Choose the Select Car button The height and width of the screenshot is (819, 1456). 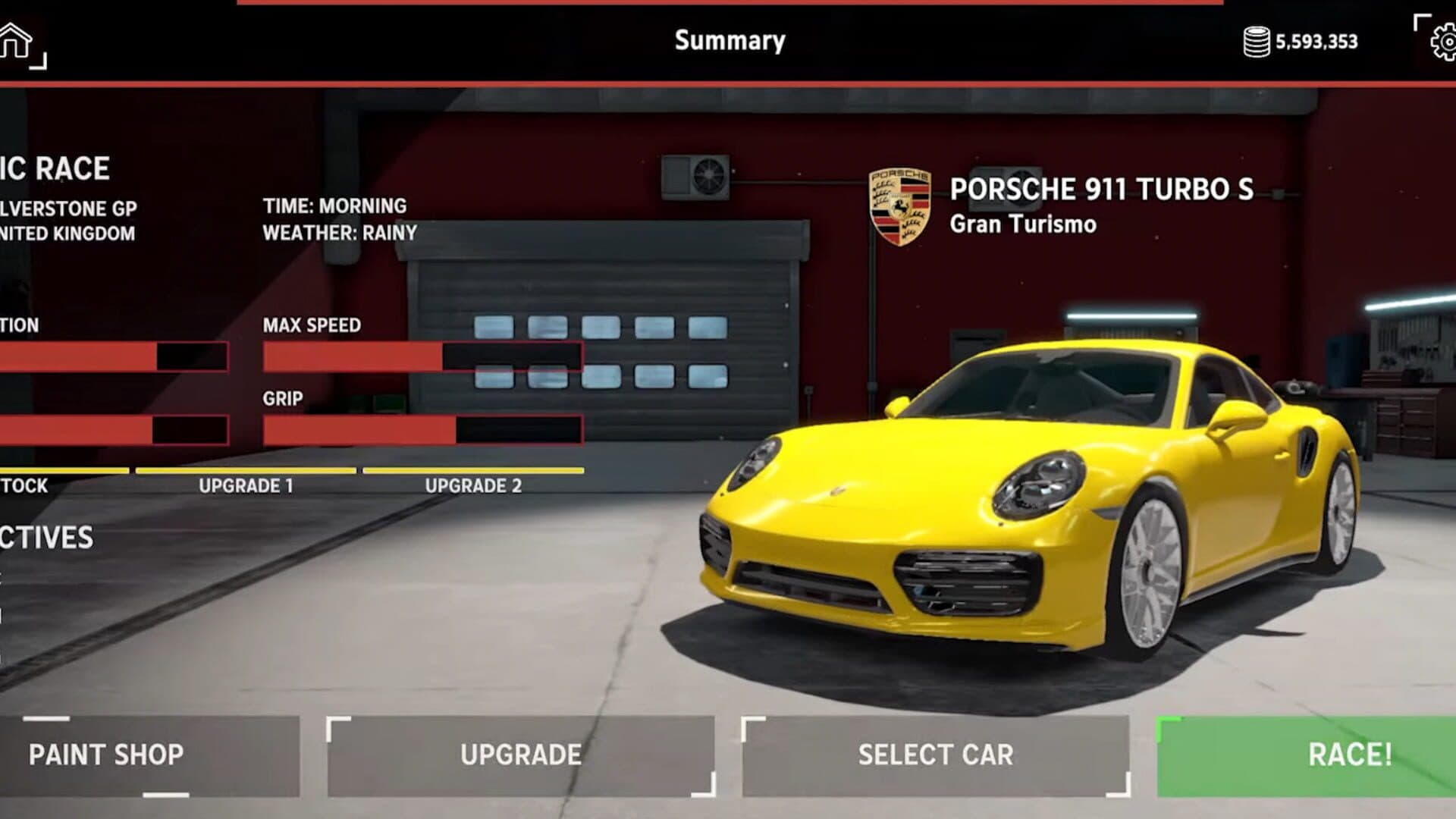[x=935, y=755]
